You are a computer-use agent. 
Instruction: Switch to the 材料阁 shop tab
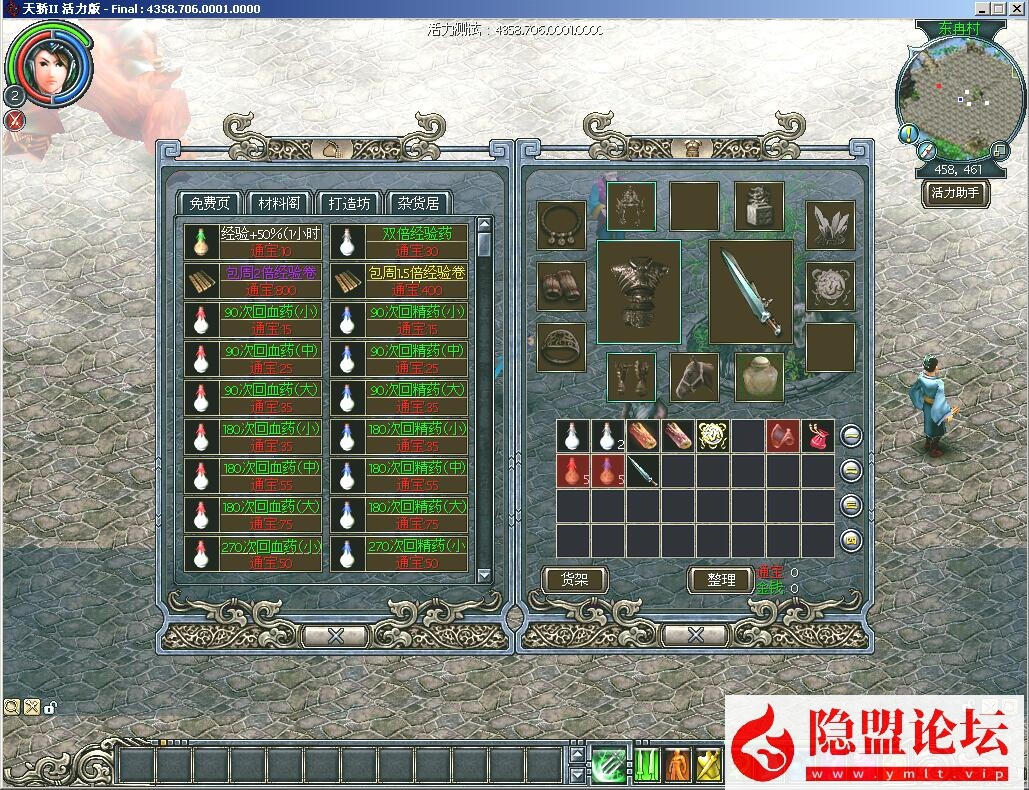click(279, 203)
